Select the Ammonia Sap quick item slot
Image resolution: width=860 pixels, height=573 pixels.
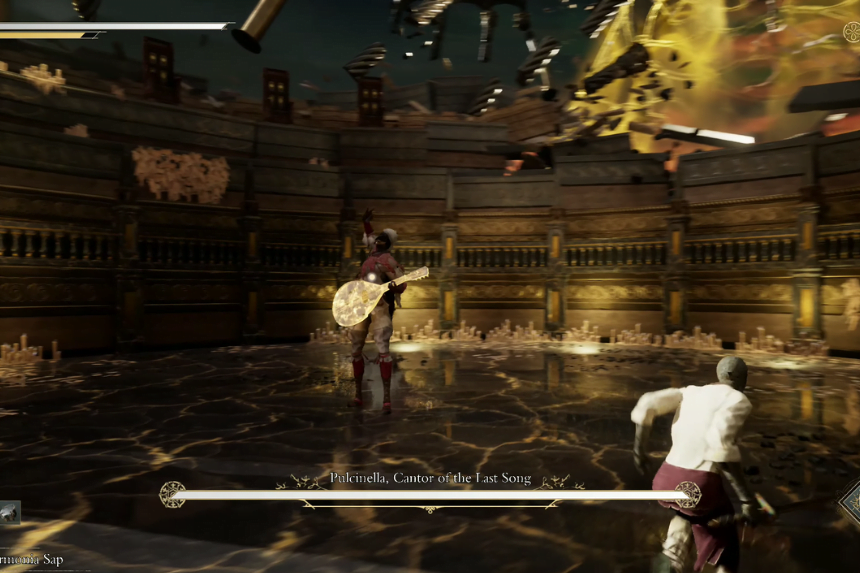(x=9, y=513)
